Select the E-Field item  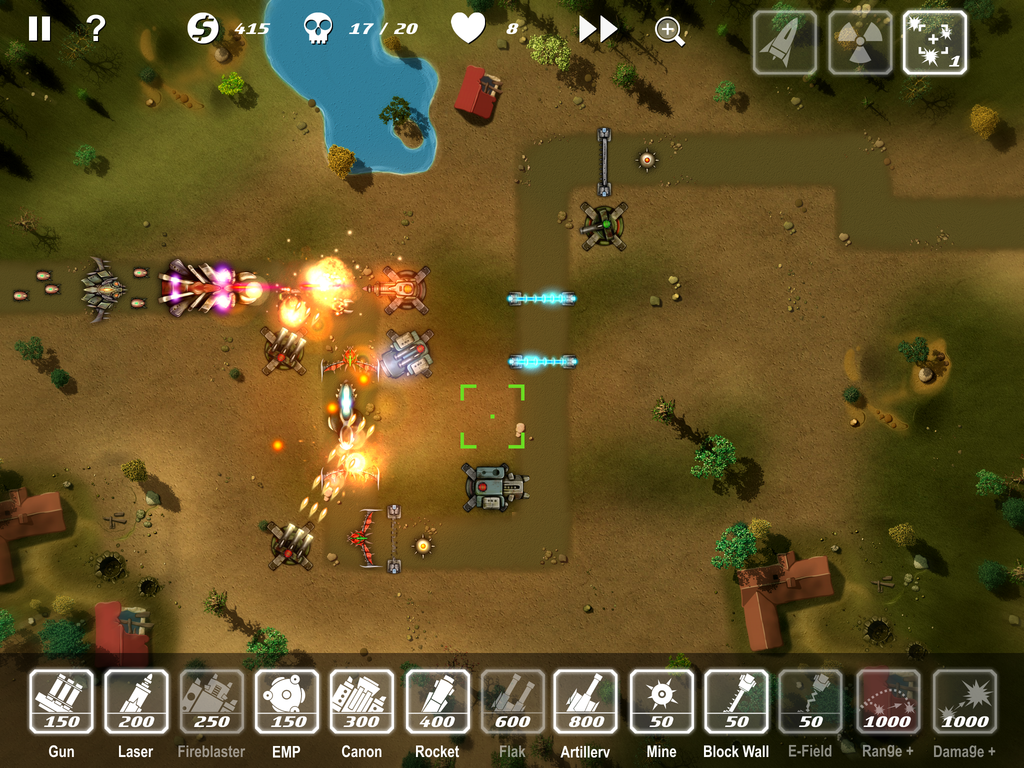click(811, 702)
